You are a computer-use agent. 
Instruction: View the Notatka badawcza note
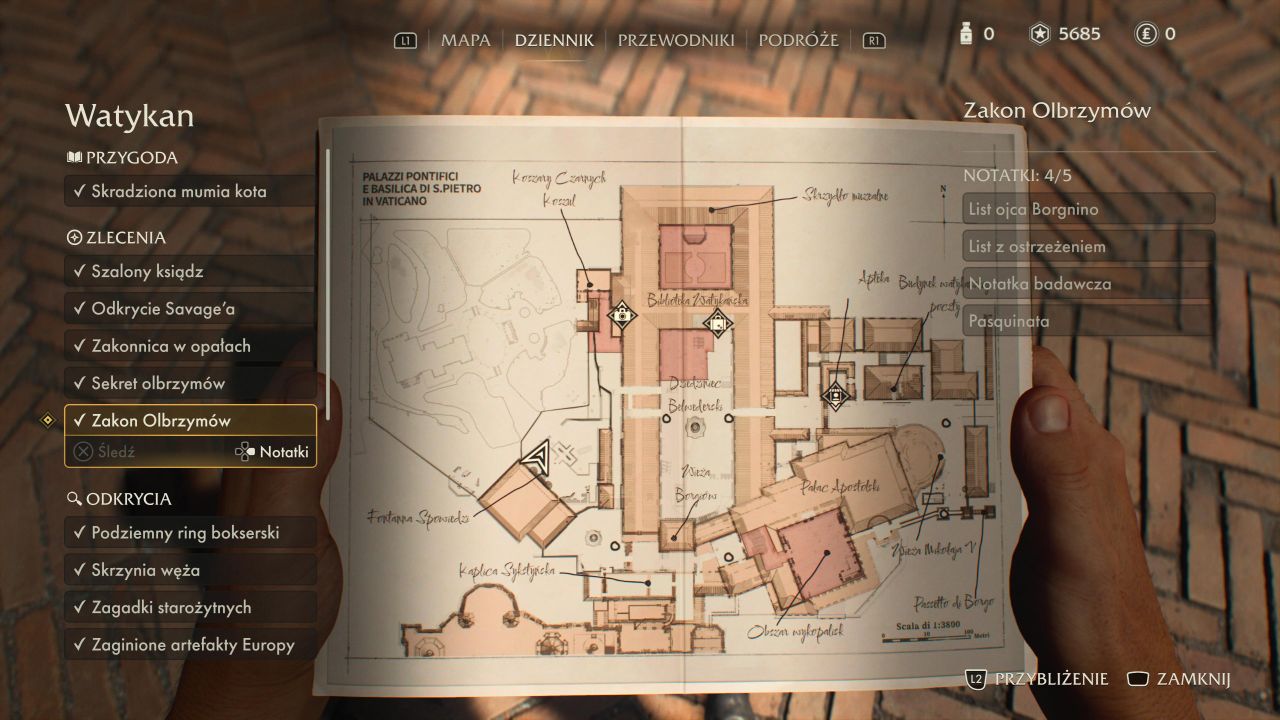1088,284
